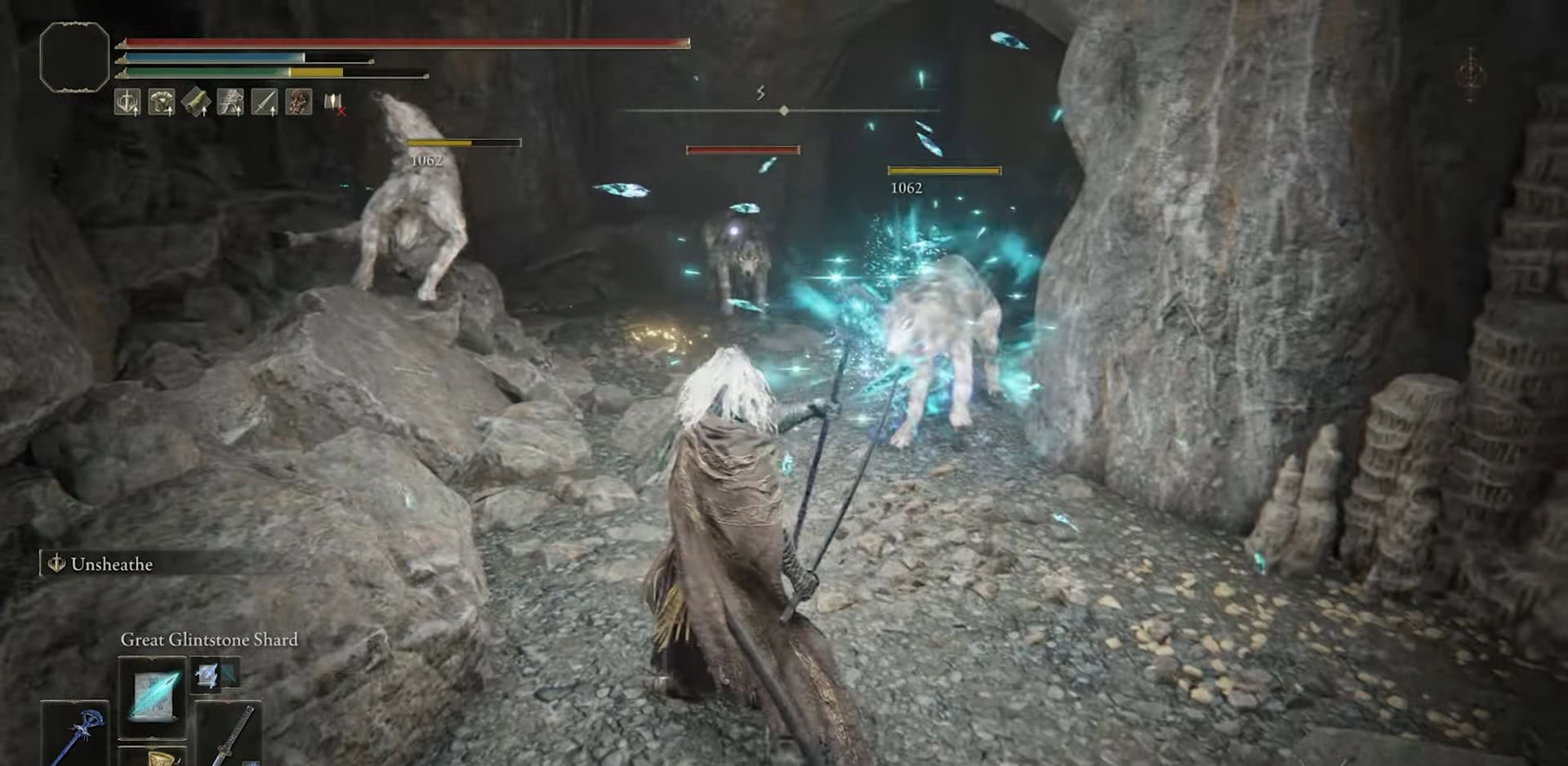Click the compass bar's diamond marker

[784, 110]
